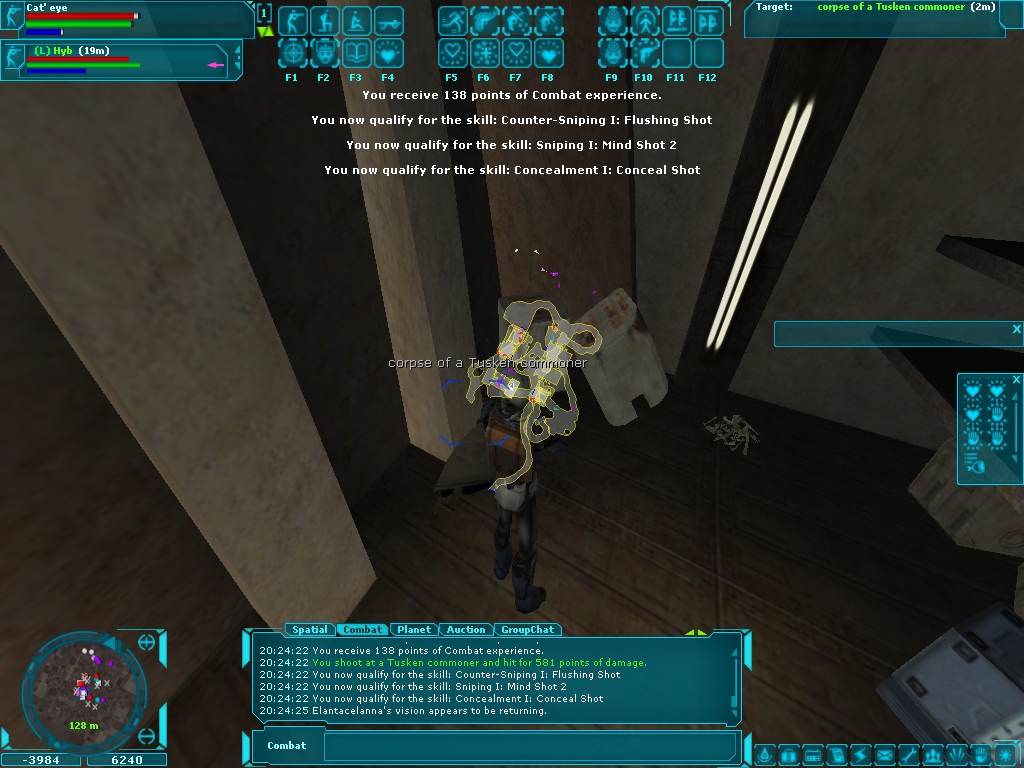Trigger the running figure ability on F5
Viewport: 1024px width, 768px height.
[452, 21]
